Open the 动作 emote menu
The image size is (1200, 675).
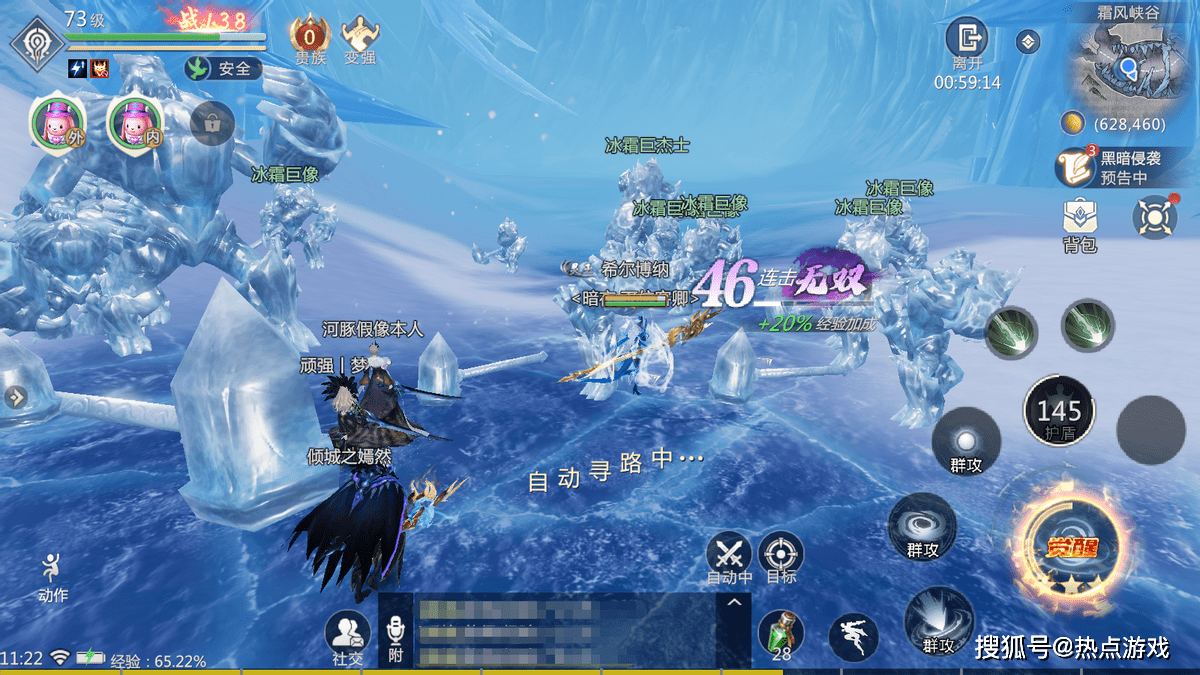[x=53, y=575]
